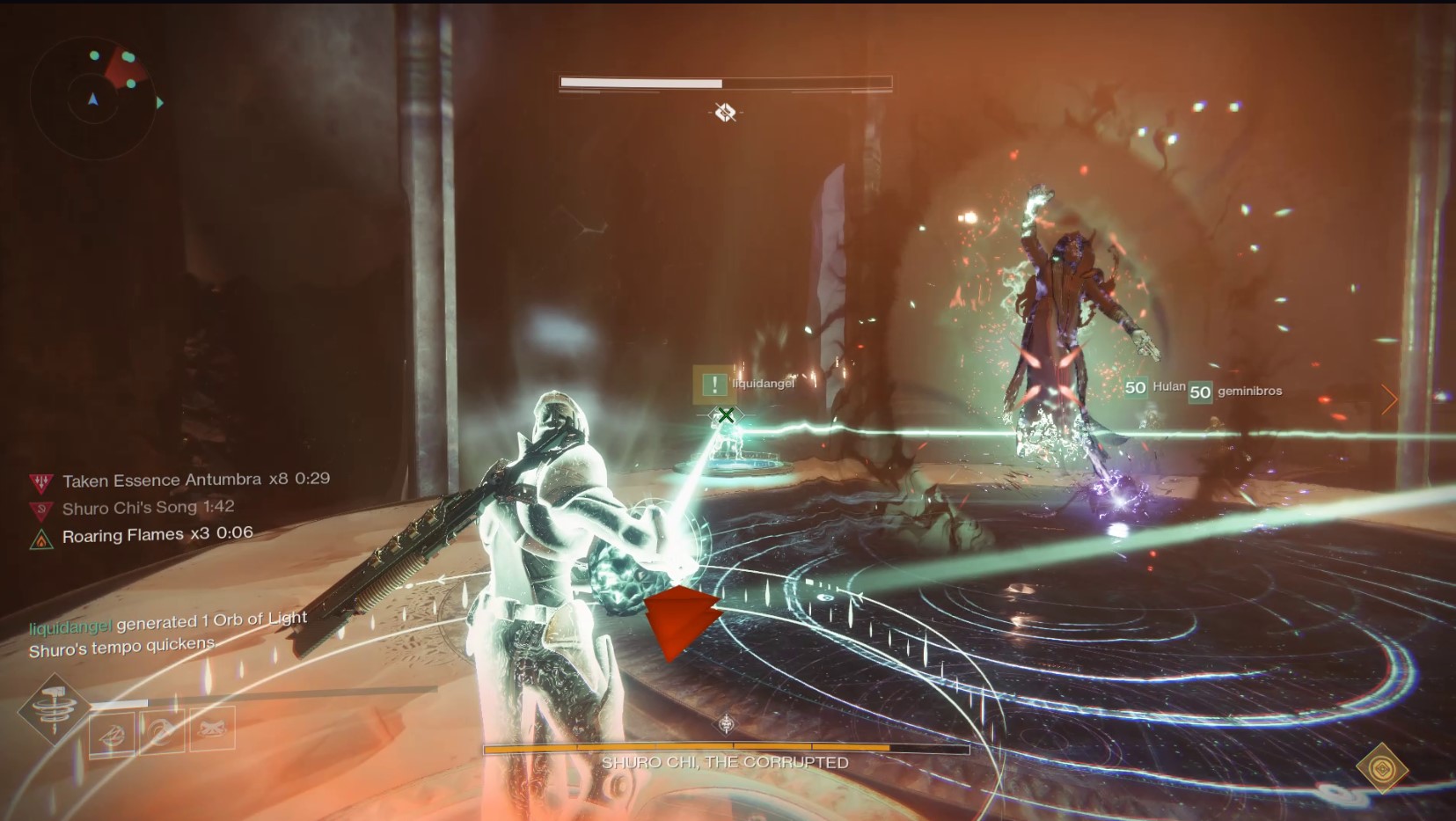This screenshot has height=821, width=1456.
Task: Use the melee ability icon
Action: click(x=163, y=730)
